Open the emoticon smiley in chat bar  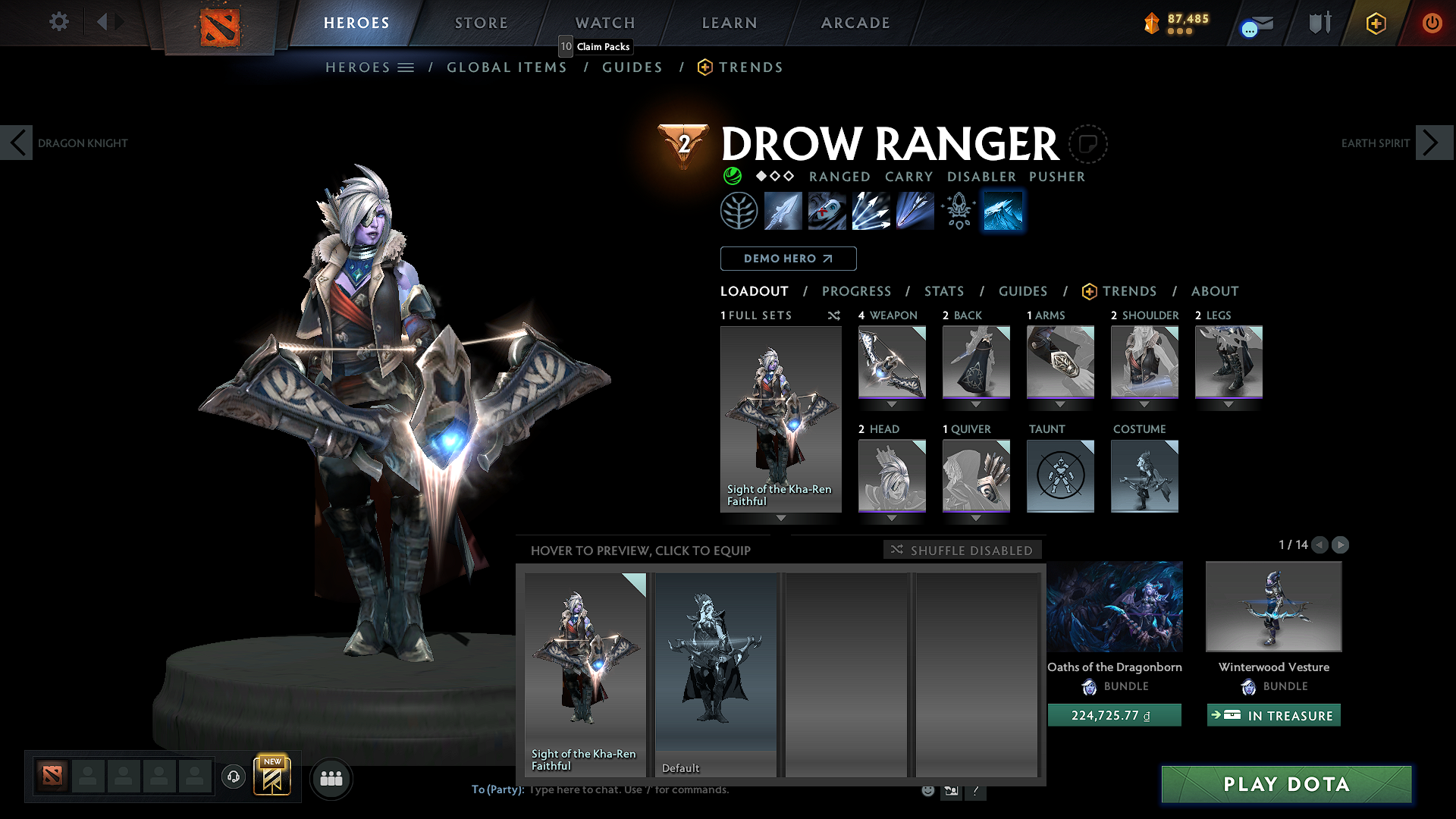pyautogui.click(x=927, y=789)
